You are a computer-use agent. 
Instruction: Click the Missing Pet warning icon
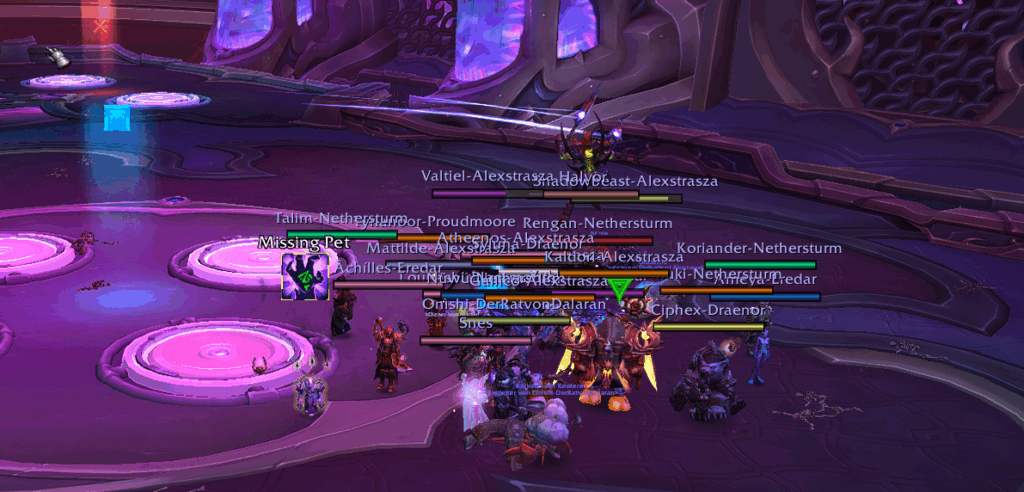(306, 274)
